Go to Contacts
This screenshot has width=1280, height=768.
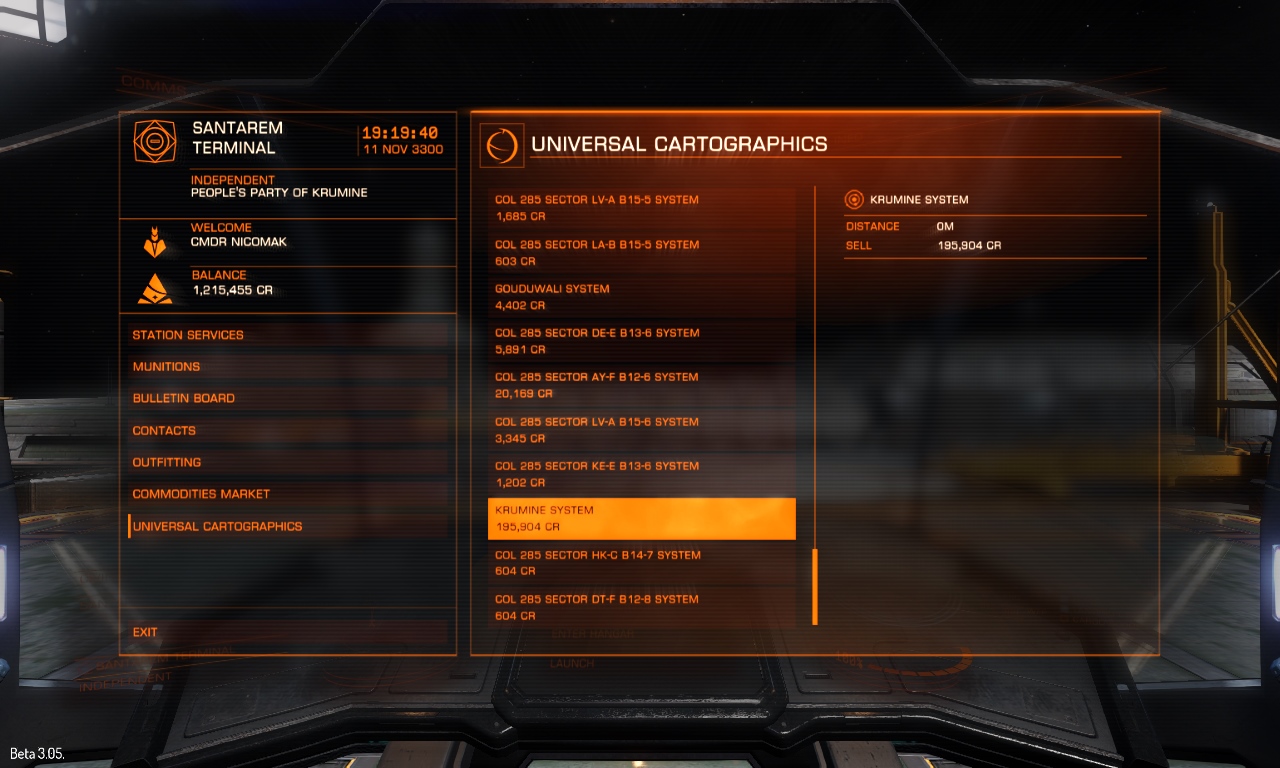(x=164, y=431)
